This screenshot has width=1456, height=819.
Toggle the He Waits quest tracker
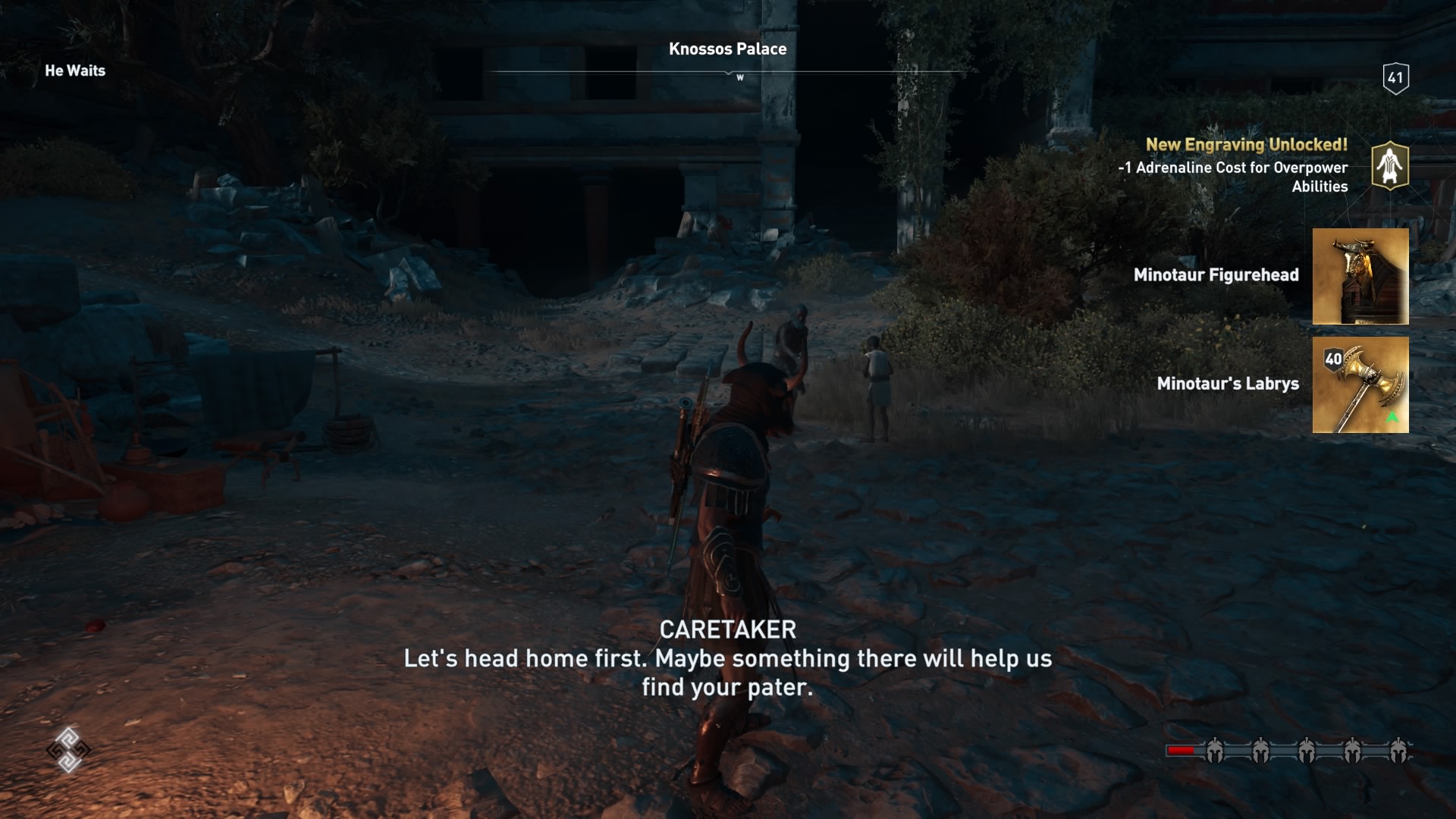point(75,71)
